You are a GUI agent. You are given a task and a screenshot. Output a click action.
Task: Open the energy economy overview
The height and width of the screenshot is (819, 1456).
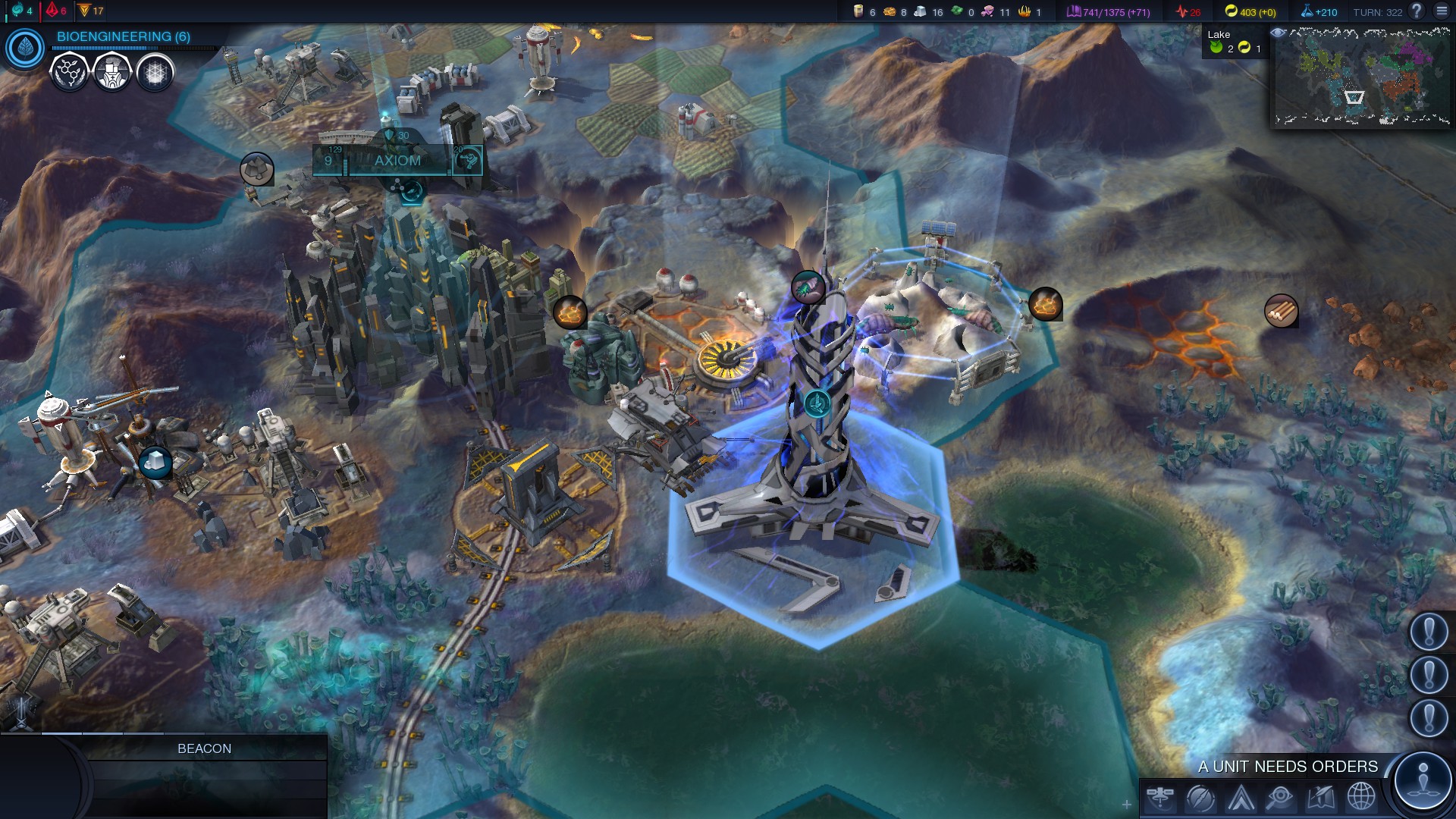1250,12
